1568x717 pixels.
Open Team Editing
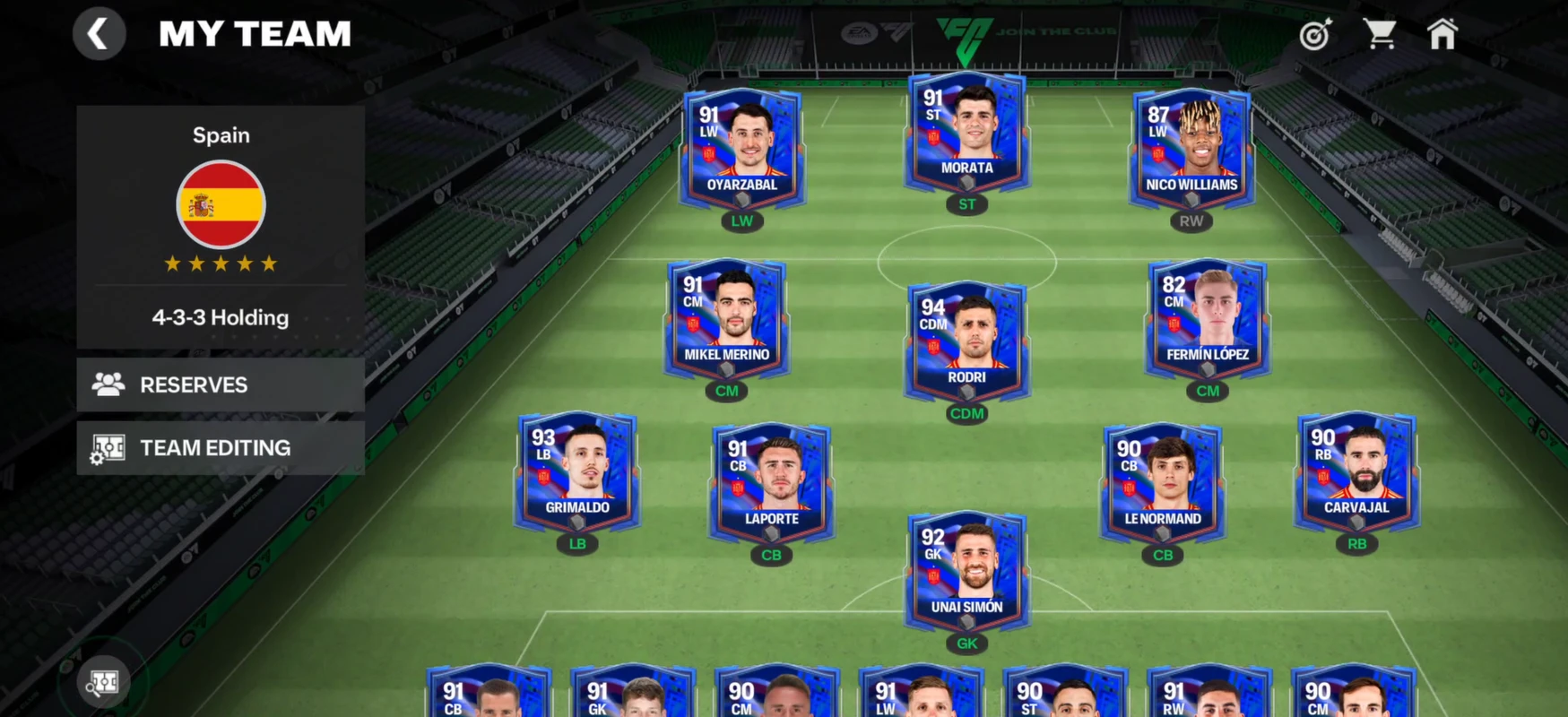pyautogui.click(x=221, y=448)
